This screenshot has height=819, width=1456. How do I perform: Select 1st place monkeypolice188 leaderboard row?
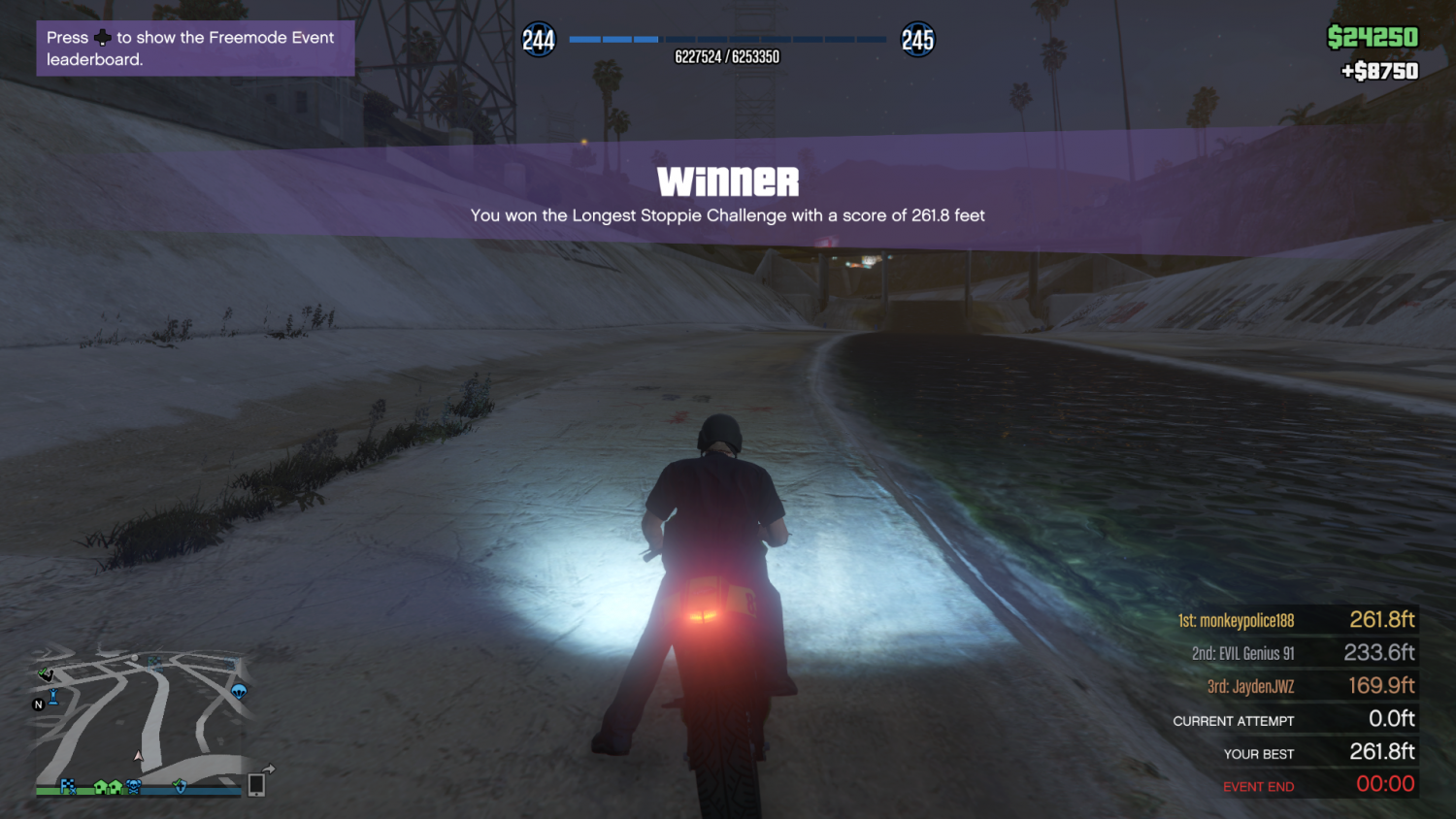[1296, 620]
